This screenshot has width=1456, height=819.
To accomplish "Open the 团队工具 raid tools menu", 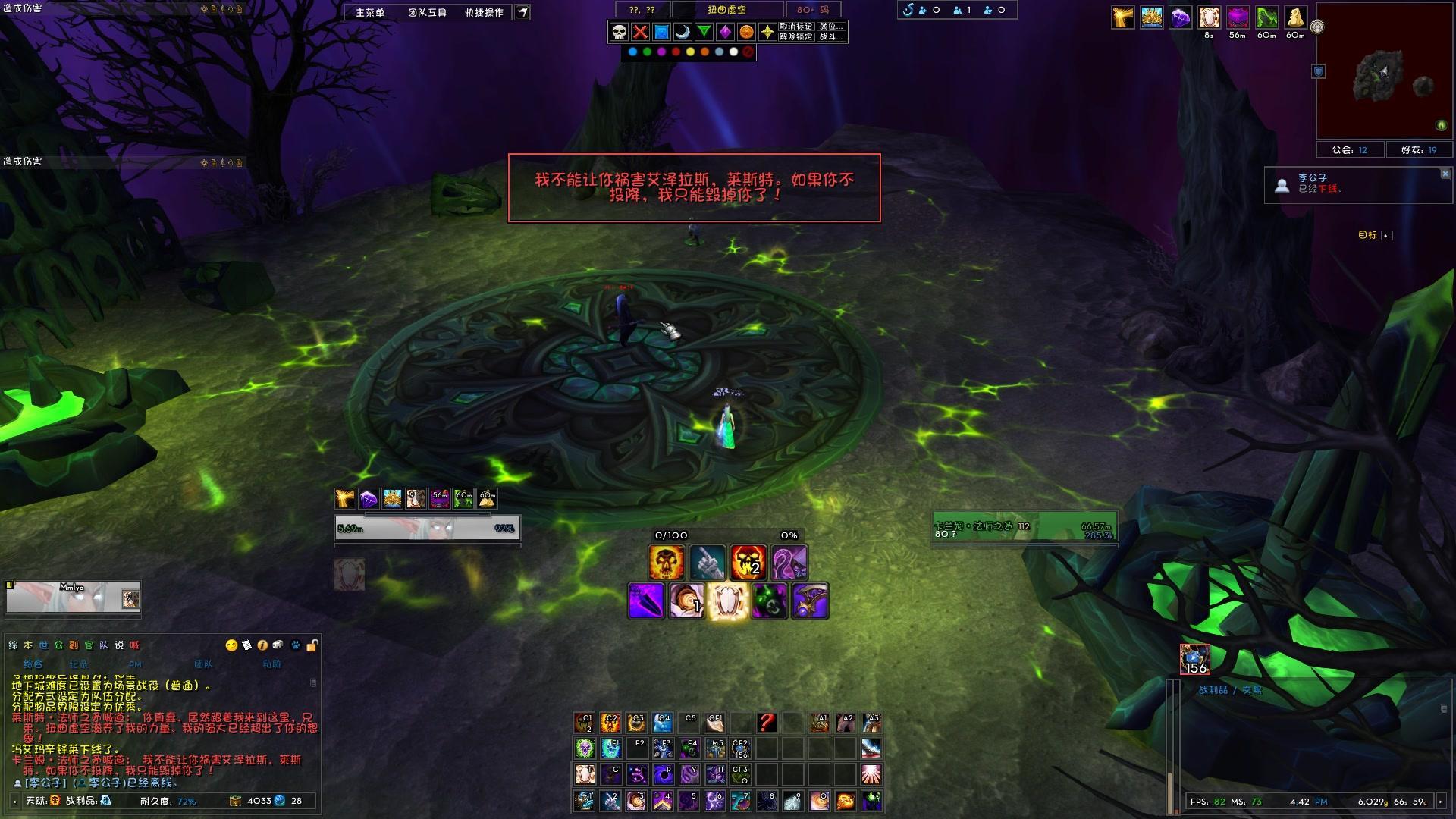I will click(427, 12).
